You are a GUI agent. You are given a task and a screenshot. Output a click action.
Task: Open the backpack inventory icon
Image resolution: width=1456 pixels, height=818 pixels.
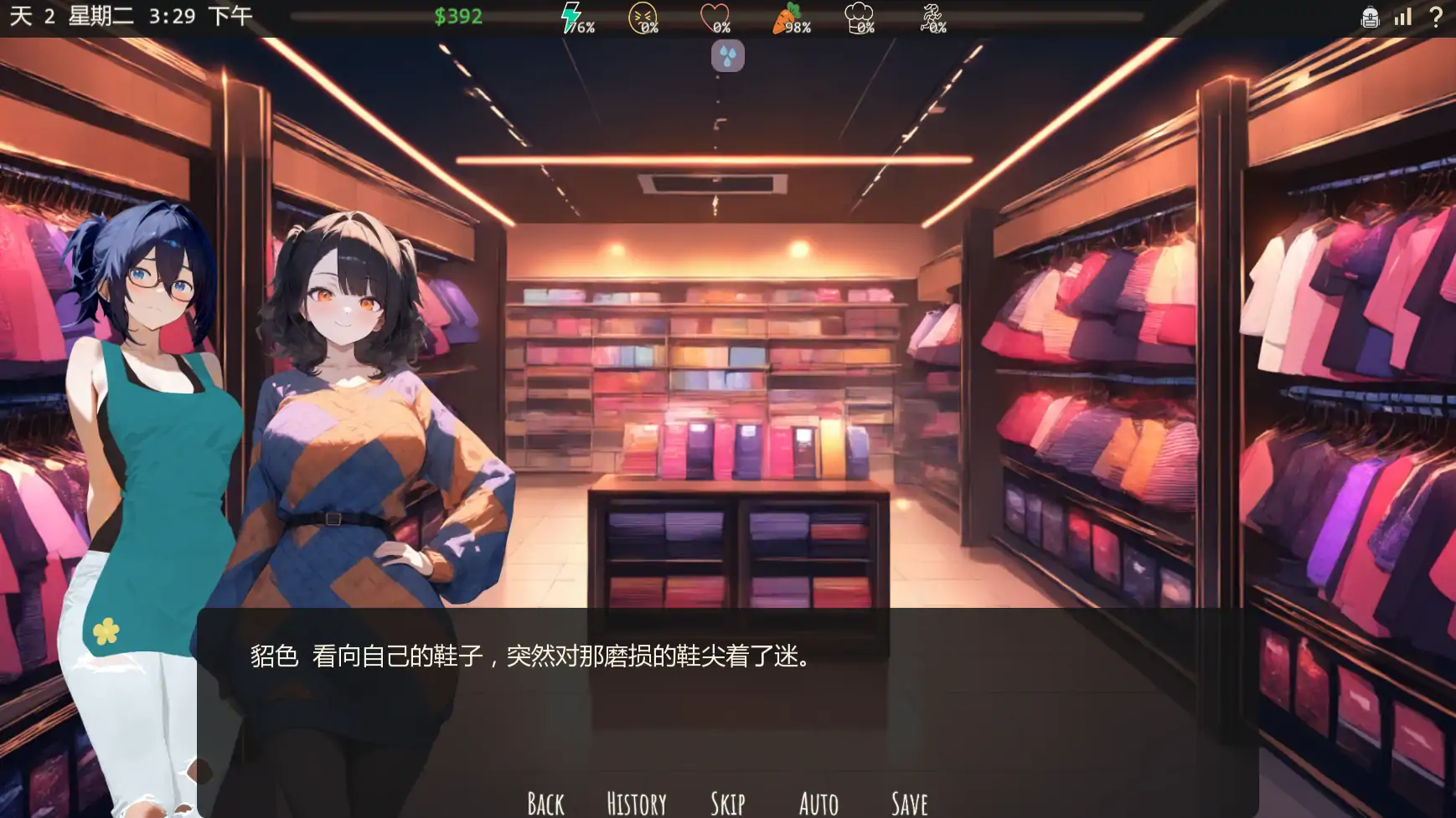pyautogui.click(x=1371, y=17)
